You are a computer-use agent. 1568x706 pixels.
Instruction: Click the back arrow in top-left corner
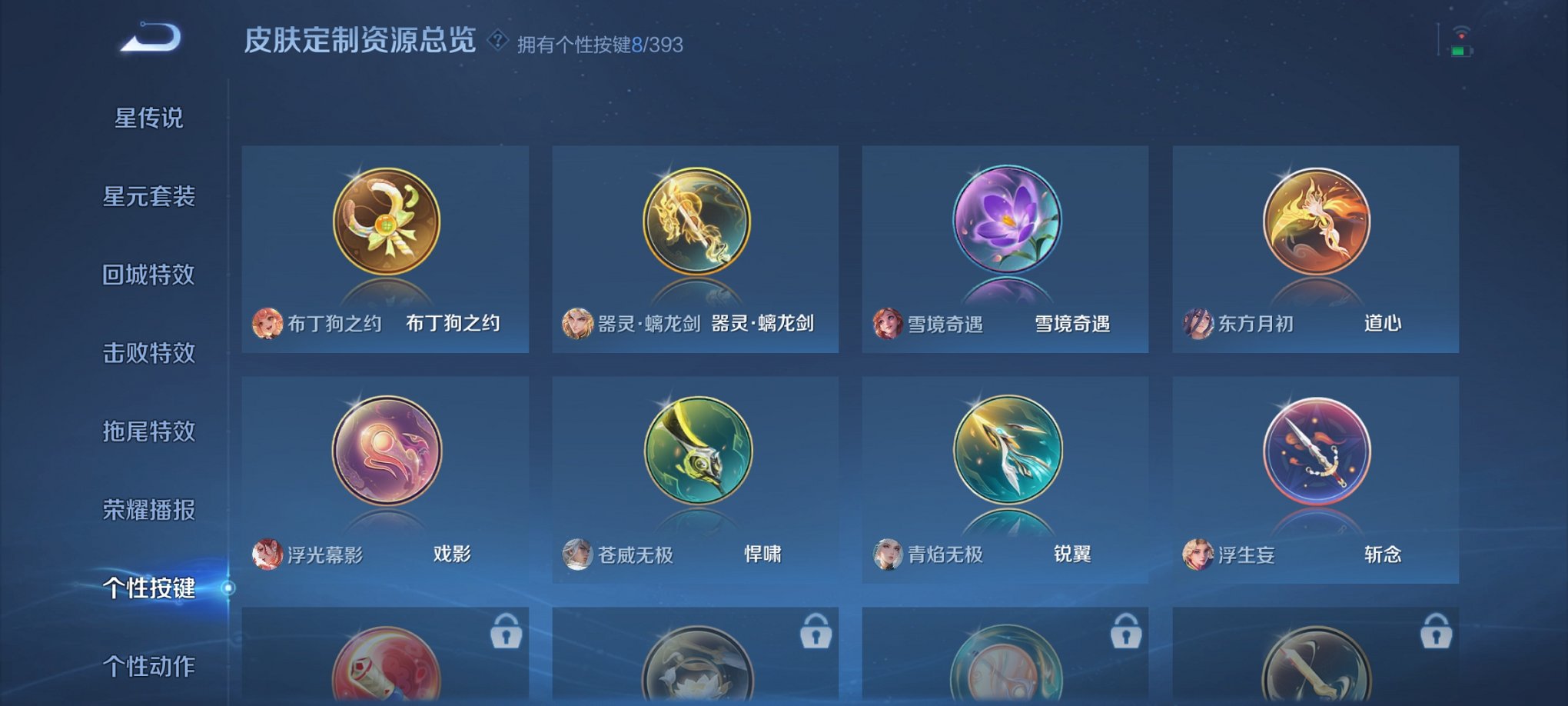tap(151, 35)
